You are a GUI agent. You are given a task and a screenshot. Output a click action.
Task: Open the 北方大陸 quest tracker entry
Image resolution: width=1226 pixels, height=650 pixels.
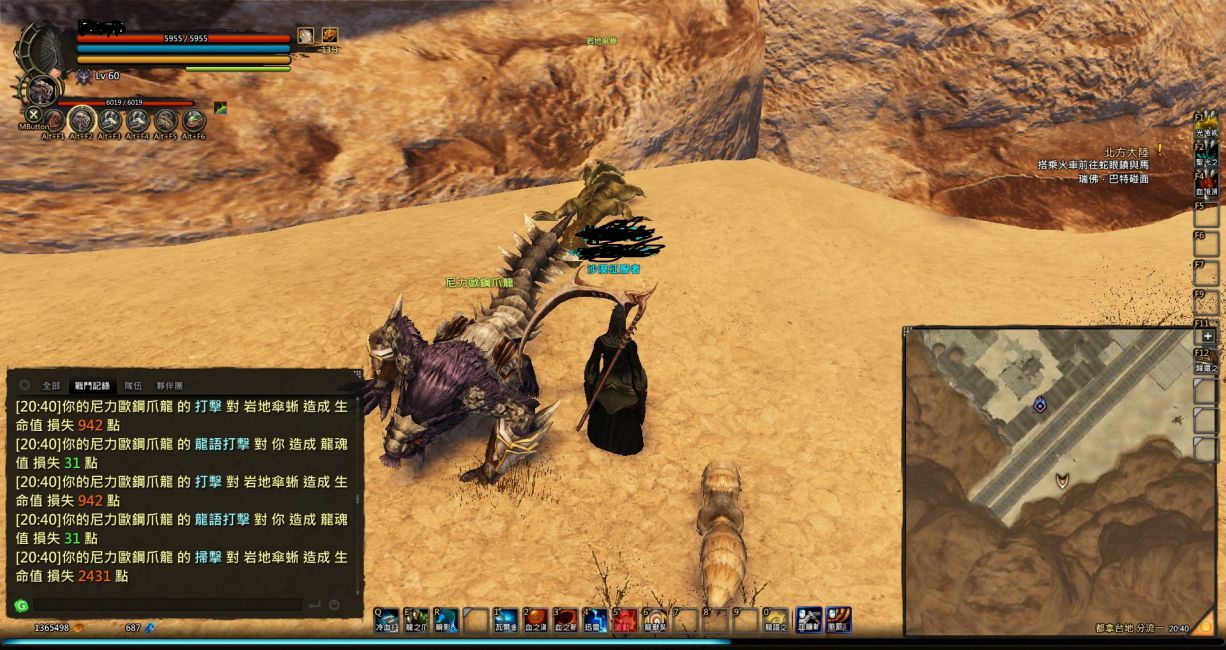pos(1122,152)
